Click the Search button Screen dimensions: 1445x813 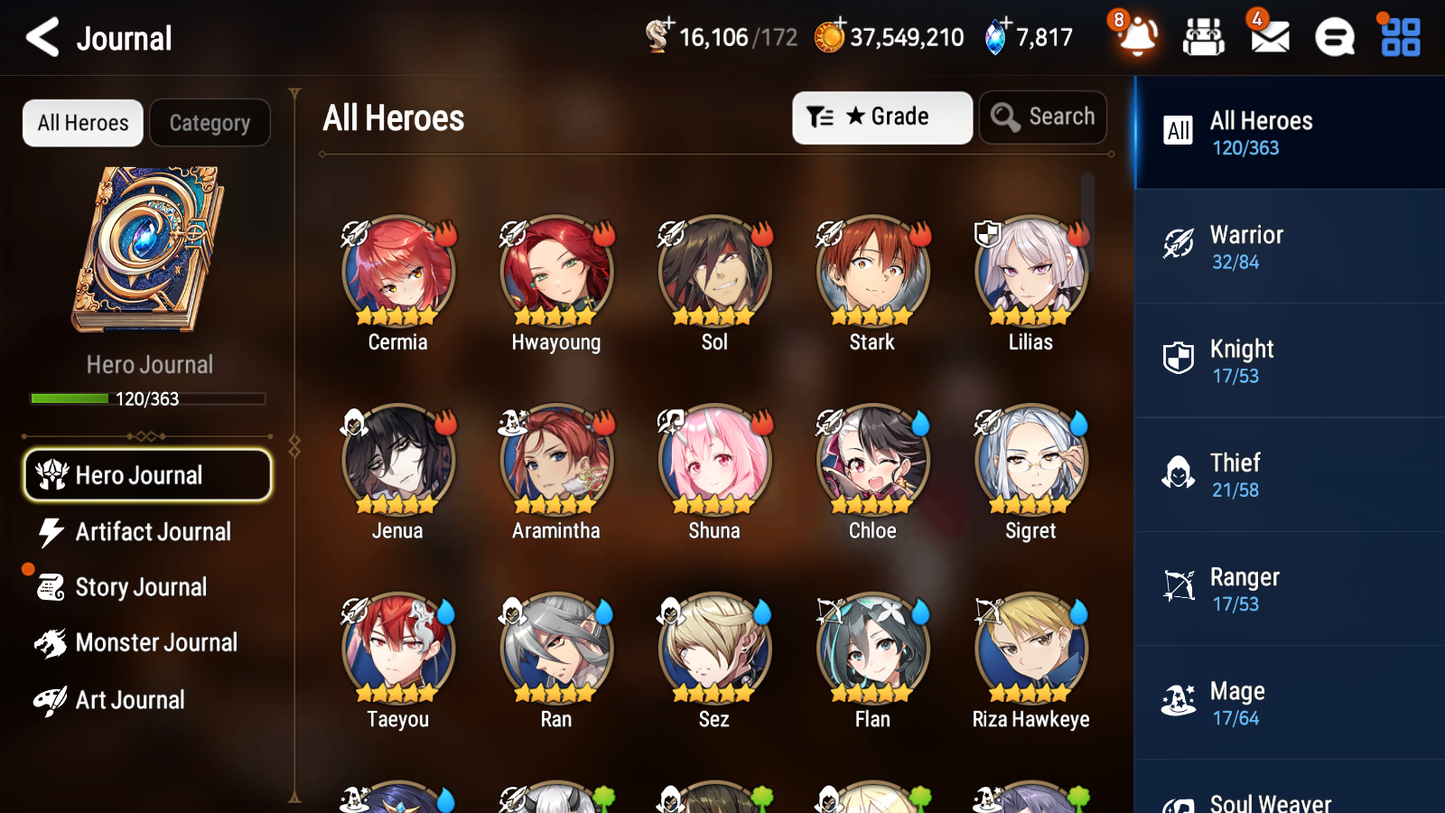(x=1043, y=116)
